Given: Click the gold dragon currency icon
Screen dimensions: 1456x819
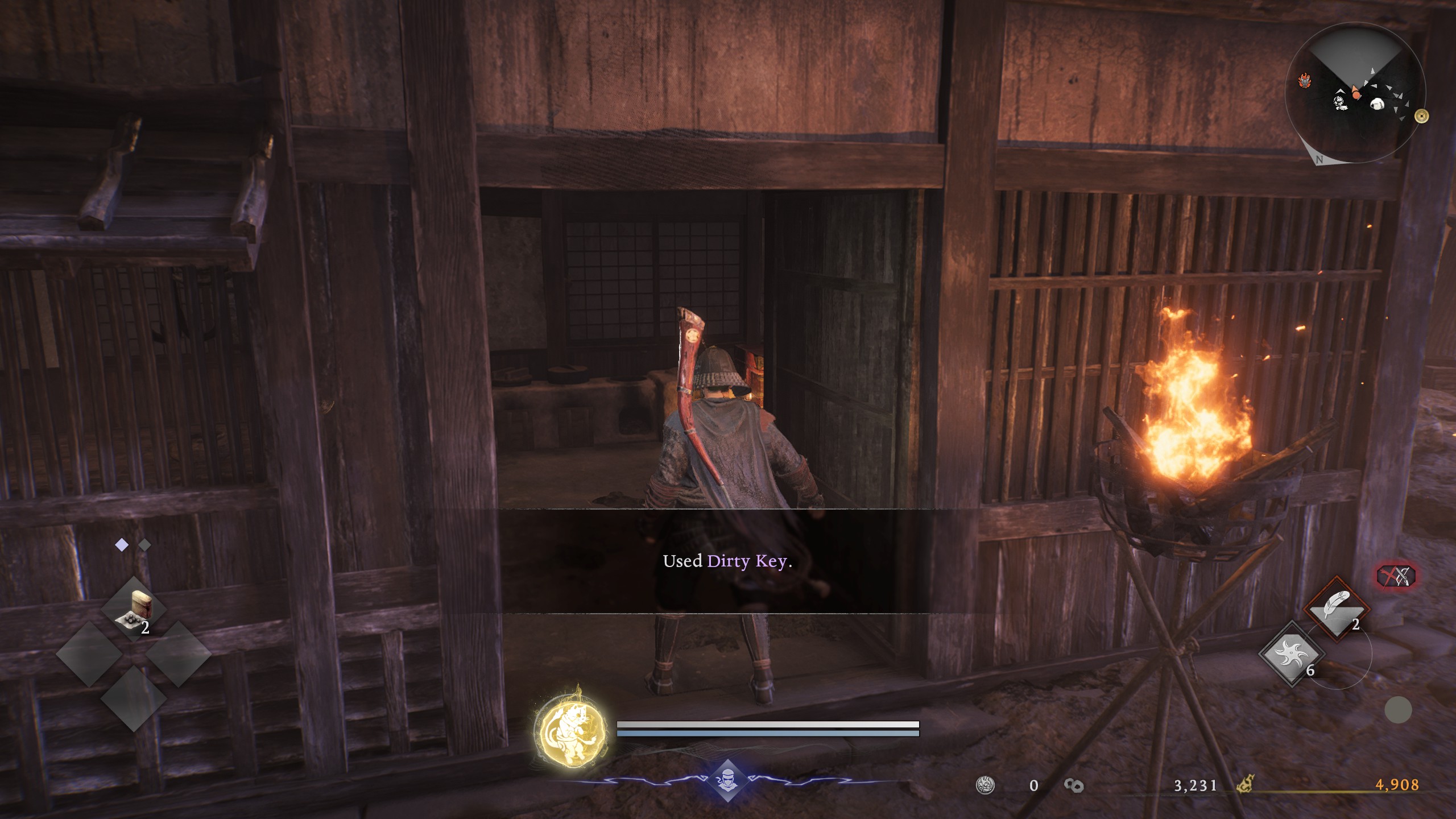Looking at the screenshot, I should click(x=1245, y=785).
